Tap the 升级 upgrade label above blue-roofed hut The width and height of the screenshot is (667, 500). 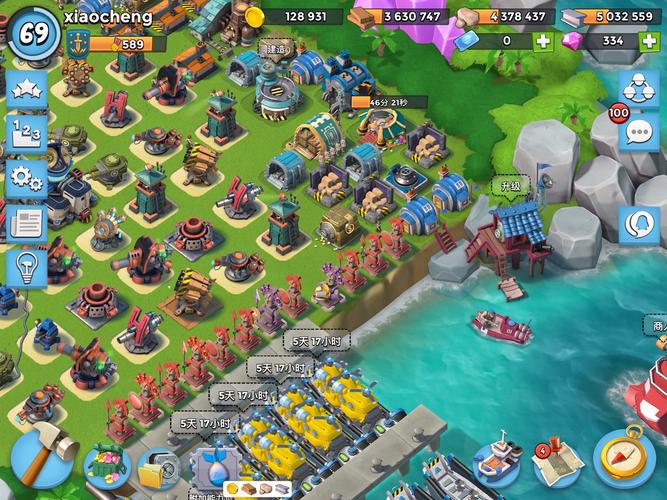point(510,187)
